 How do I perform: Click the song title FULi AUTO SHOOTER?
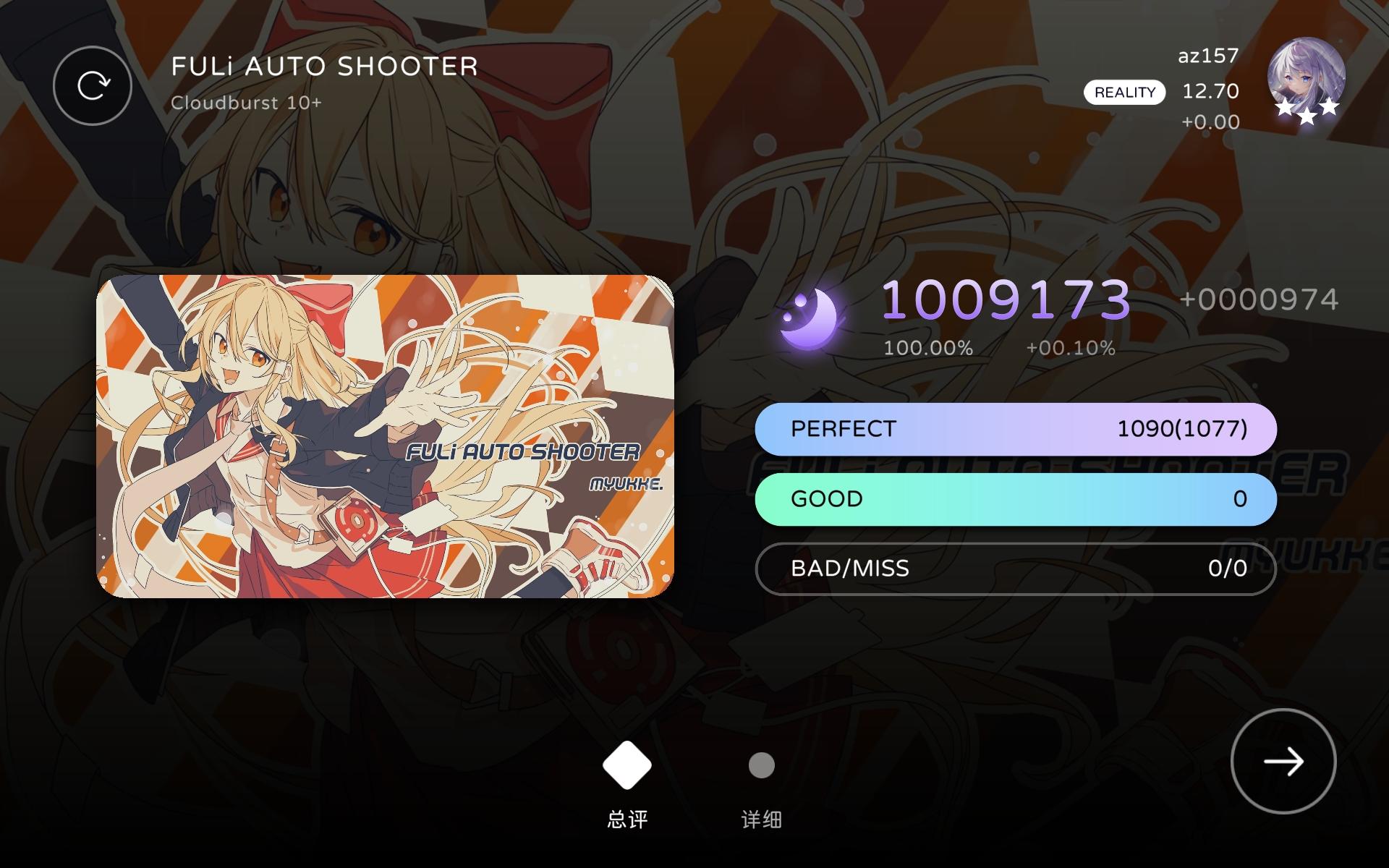coord(323,67)
